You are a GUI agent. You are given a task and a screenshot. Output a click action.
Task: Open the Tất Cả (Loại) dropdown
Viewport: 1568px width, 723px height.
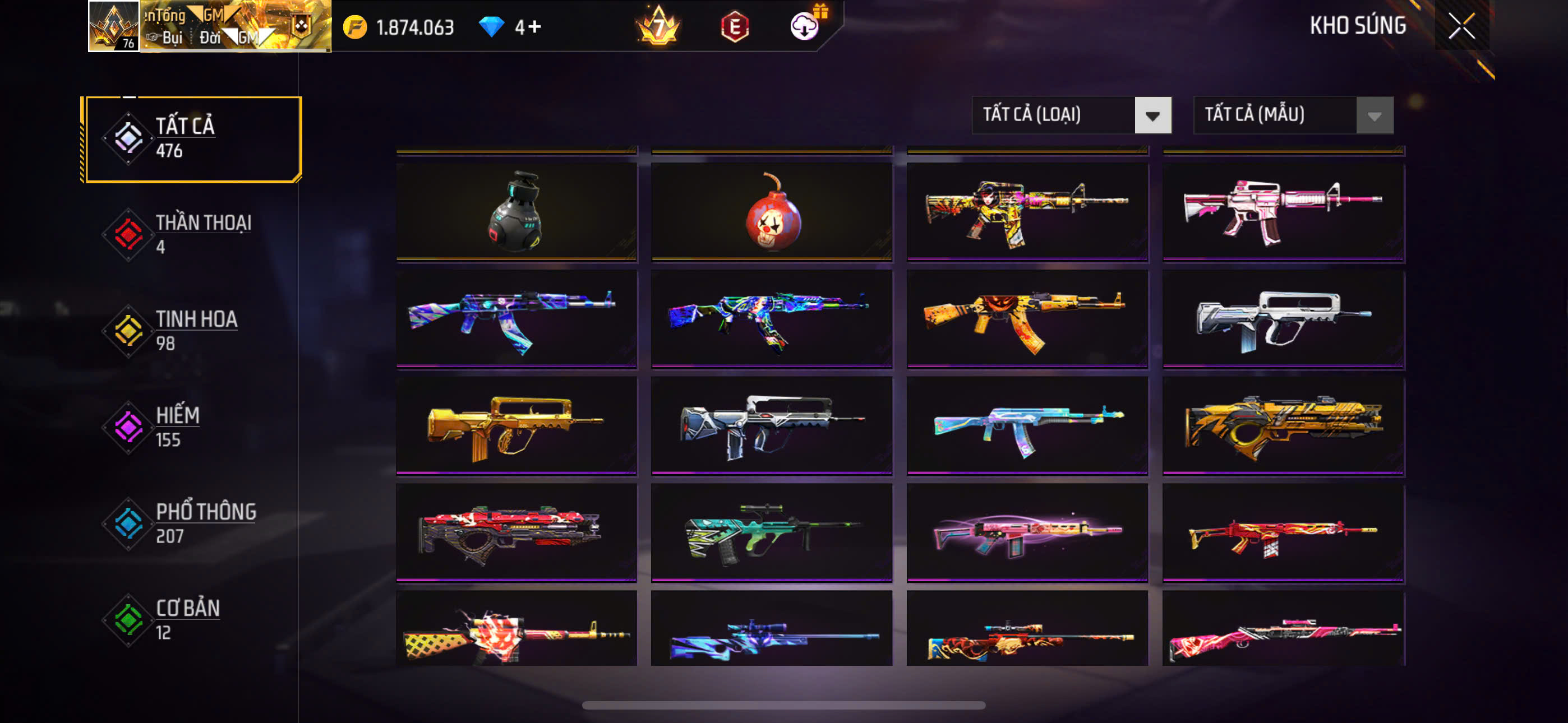click(1071, 115)
